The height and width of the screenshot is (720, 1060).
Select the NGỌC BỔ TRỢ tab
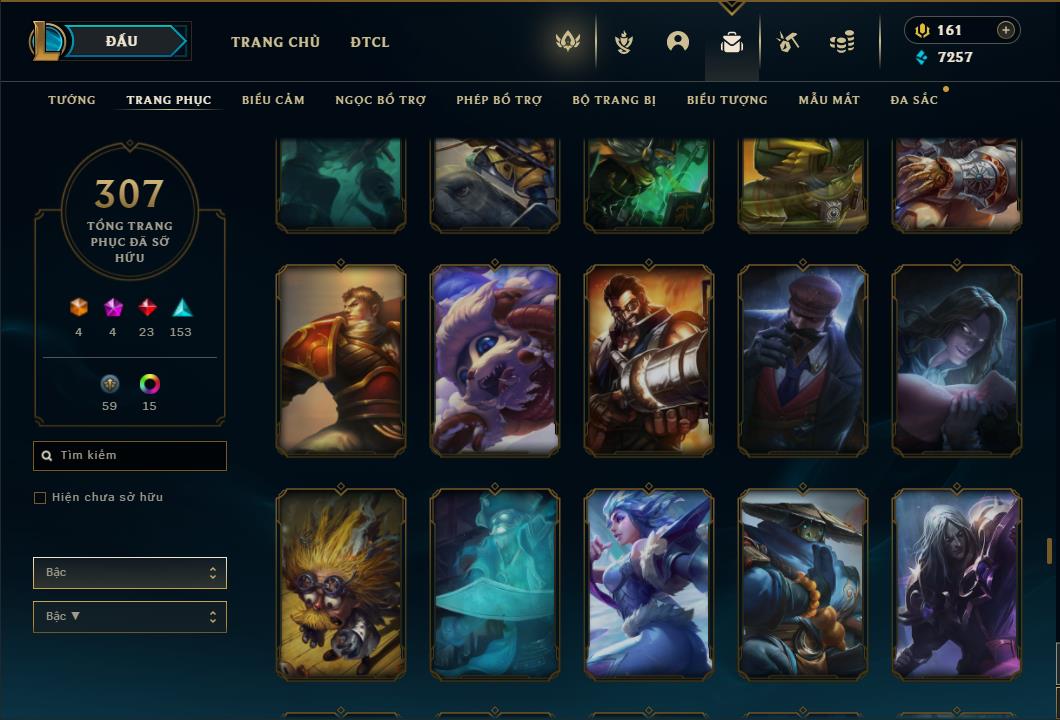(x=380, y=100)
